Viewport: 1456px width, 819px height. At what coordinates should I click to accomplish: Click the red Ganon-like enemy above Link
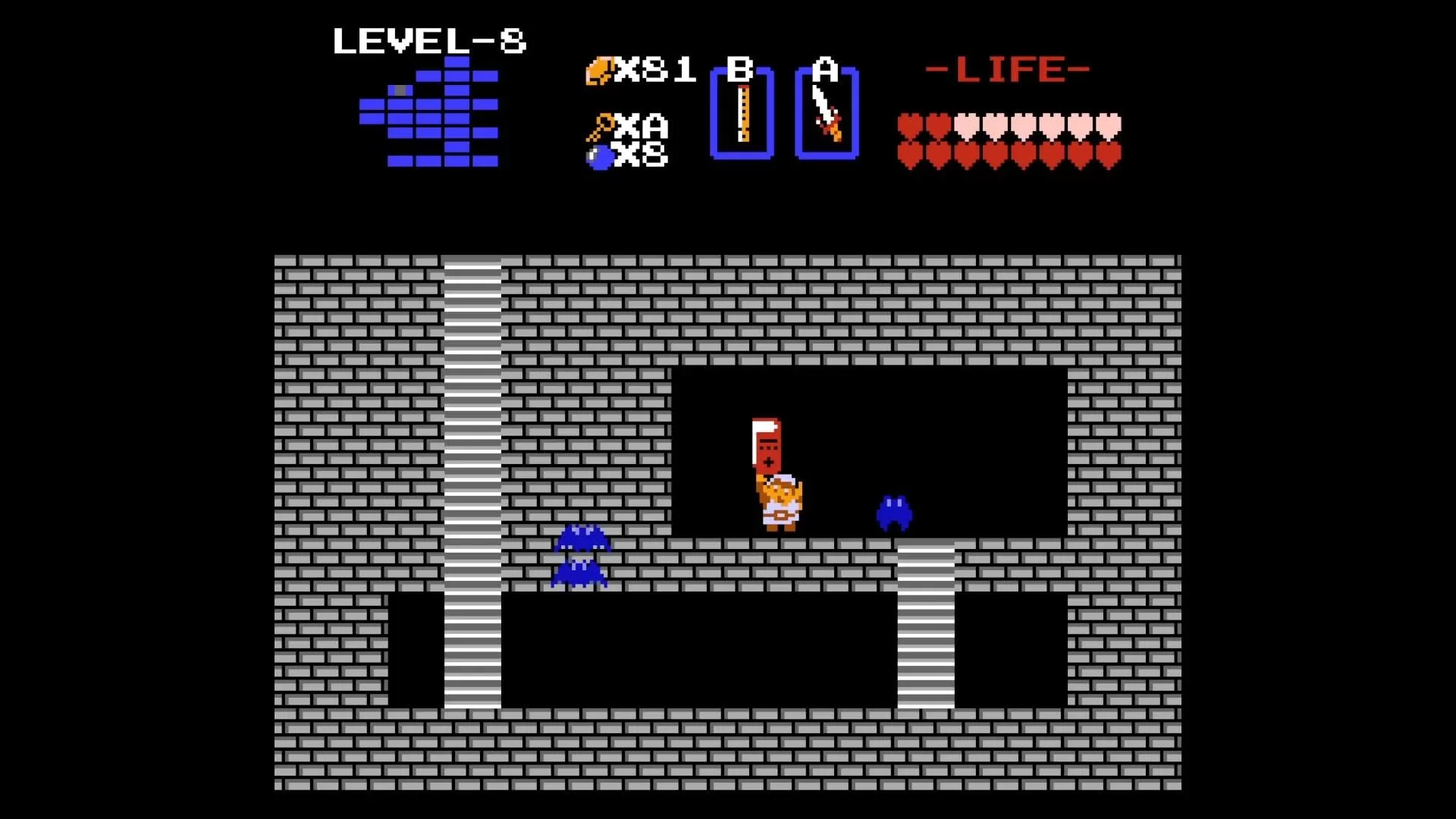click(768, 444)
